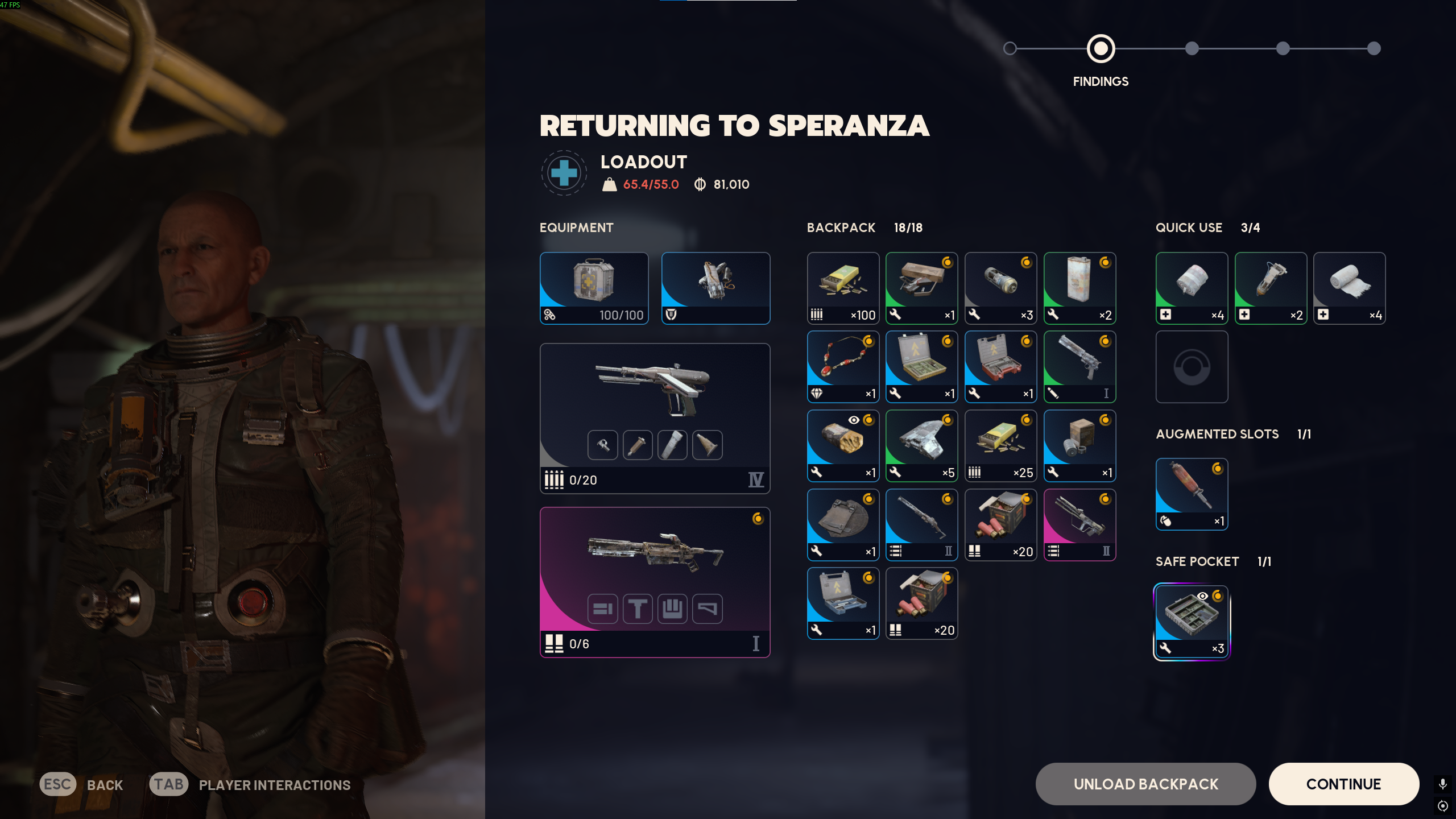Select the x25 ammo box stack

(x=1000, y=446)
